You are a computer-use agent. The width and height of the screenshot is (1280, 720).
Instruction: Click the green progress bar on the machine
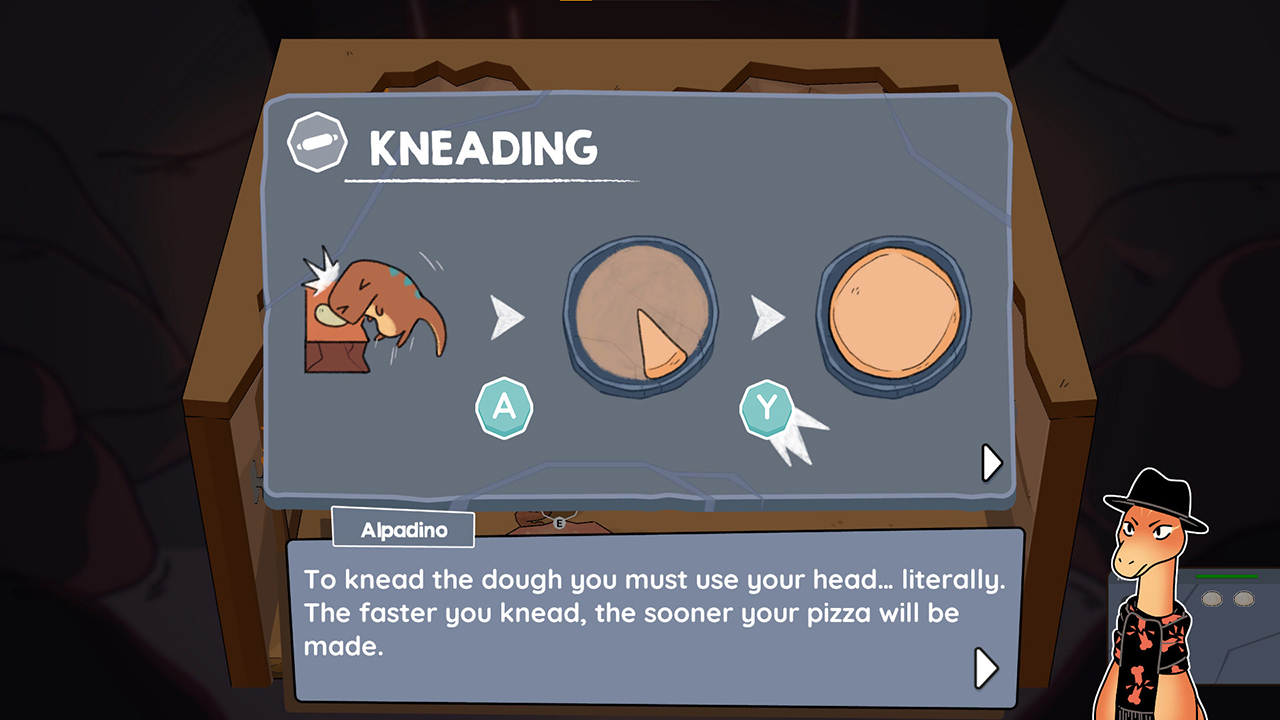(1225, 578)
